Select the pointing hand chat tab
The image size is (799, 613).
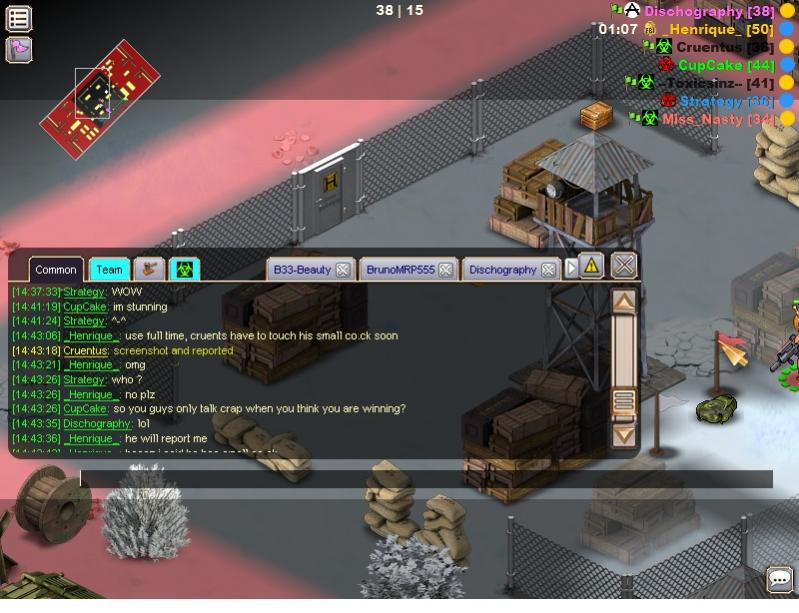coord(149,269)
